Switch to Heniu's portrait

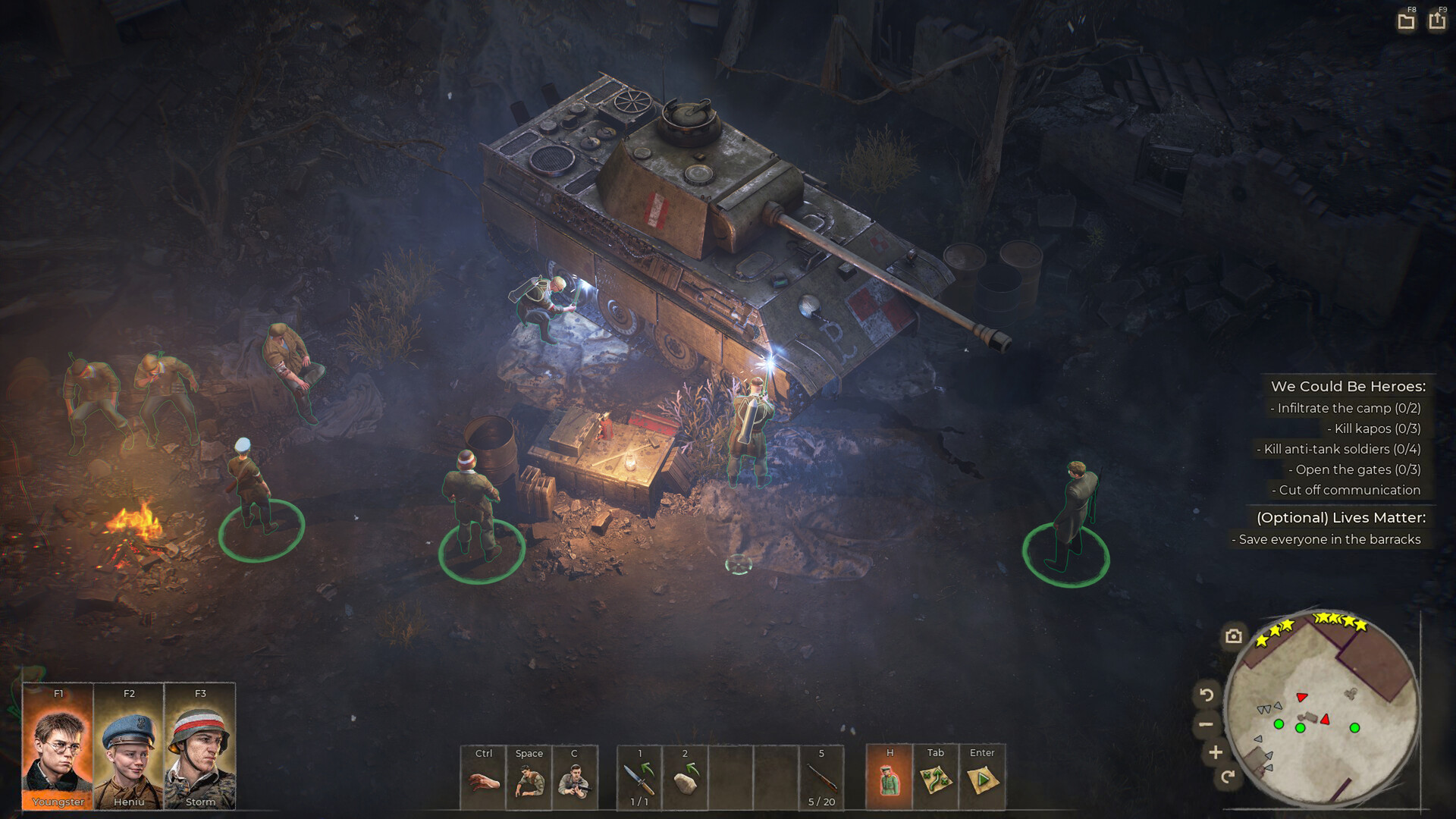[128, 747]
